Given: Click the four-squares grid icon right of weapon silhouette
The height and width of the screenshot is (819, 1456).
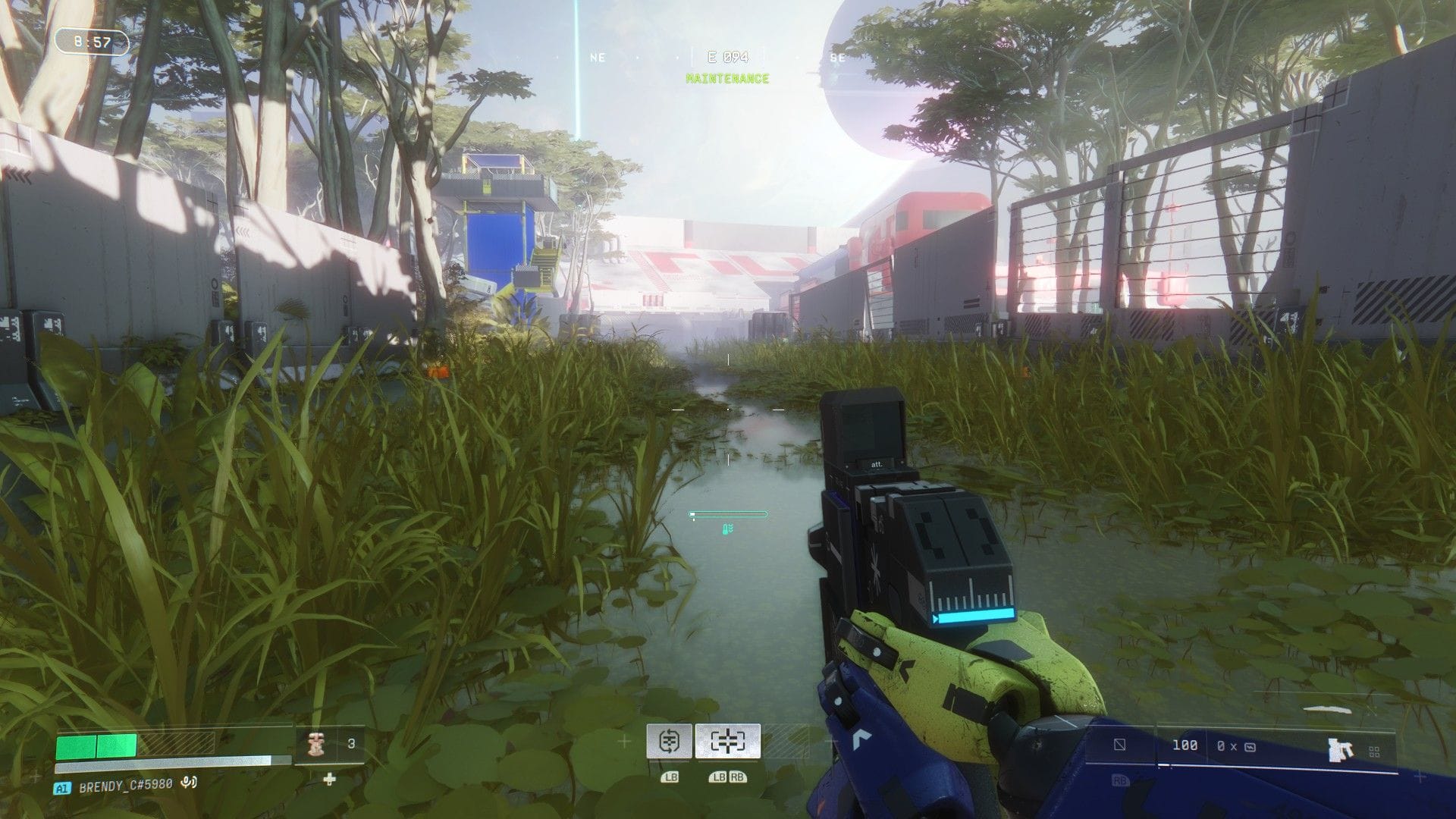Looking at the screenshot, I should [x=1373, y=751].
